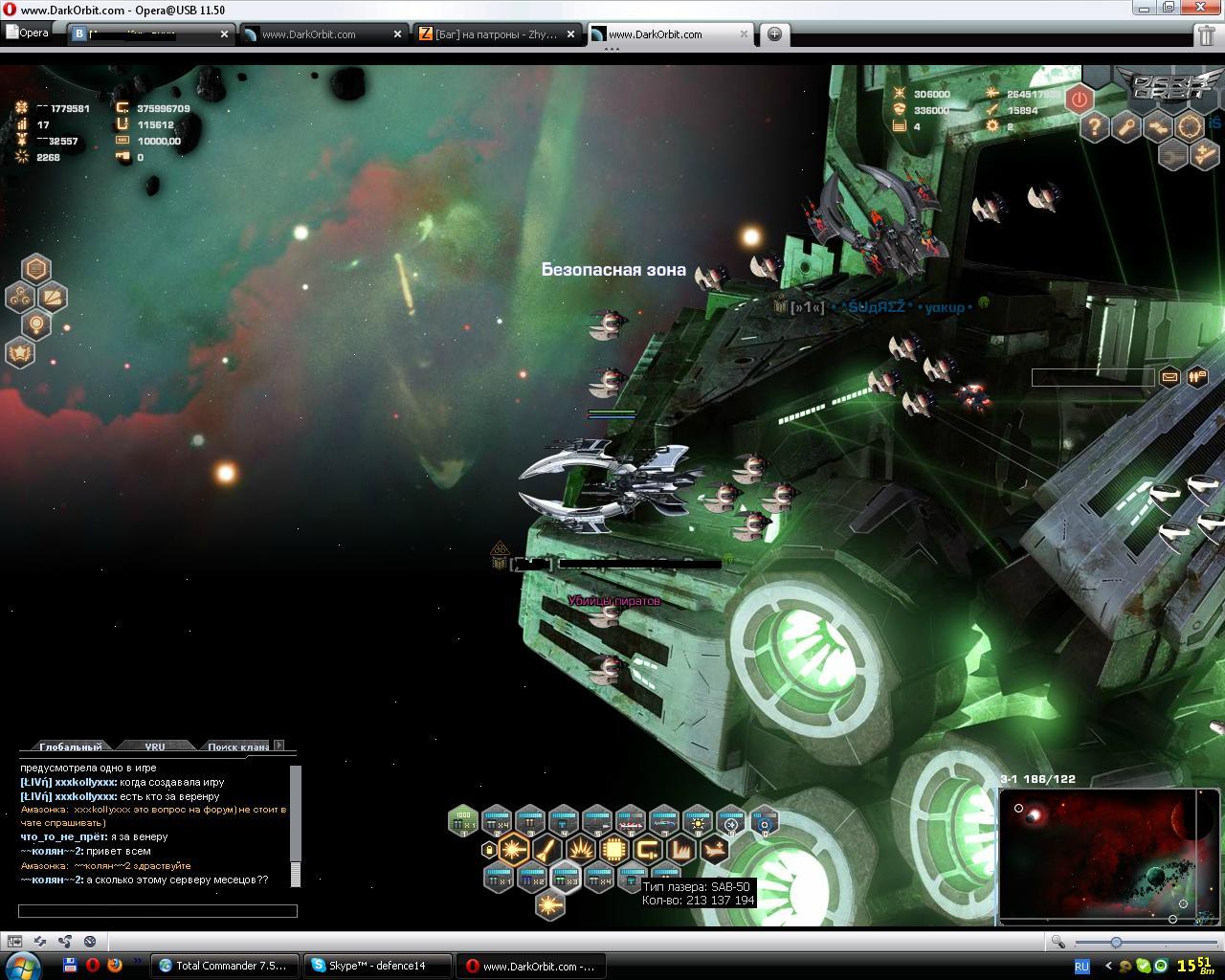Screen dimensions: 1225x980
Task: Activate hotbar slot 1 with 1000 ammo
Action: [463, 820]
